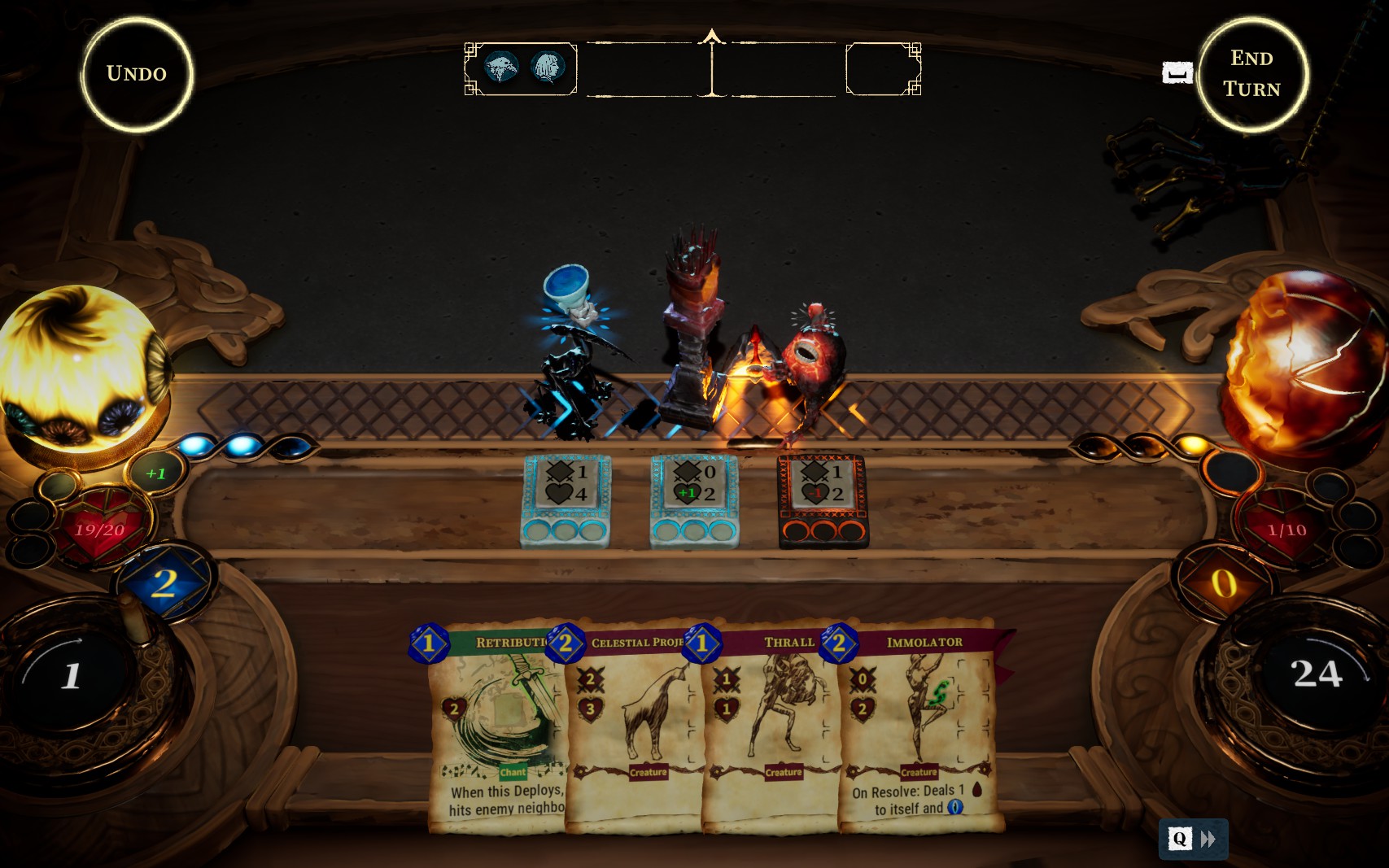The image size is (1389, 868).
Task: Toggle the Q quick-play mode button
Action: (x=1178, y=839)
